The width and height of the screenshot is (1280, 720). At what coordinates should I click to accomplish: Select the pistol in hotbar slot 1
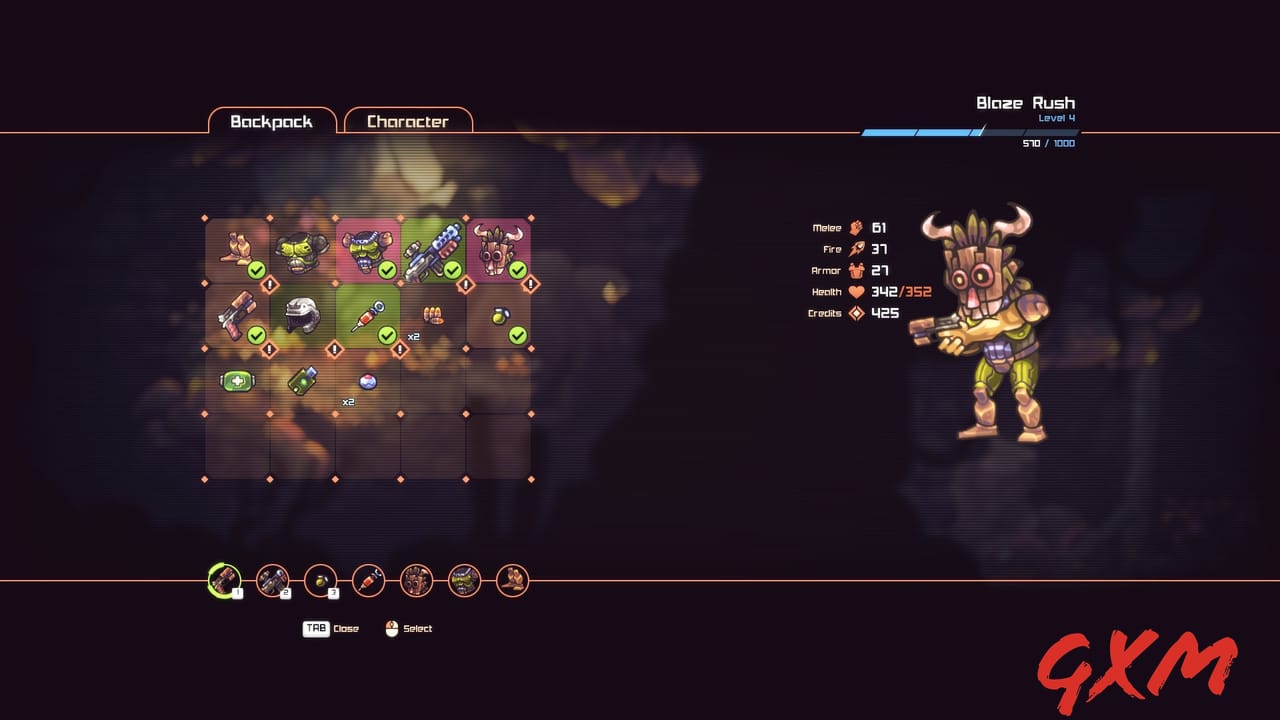click(x=224, y=581)
